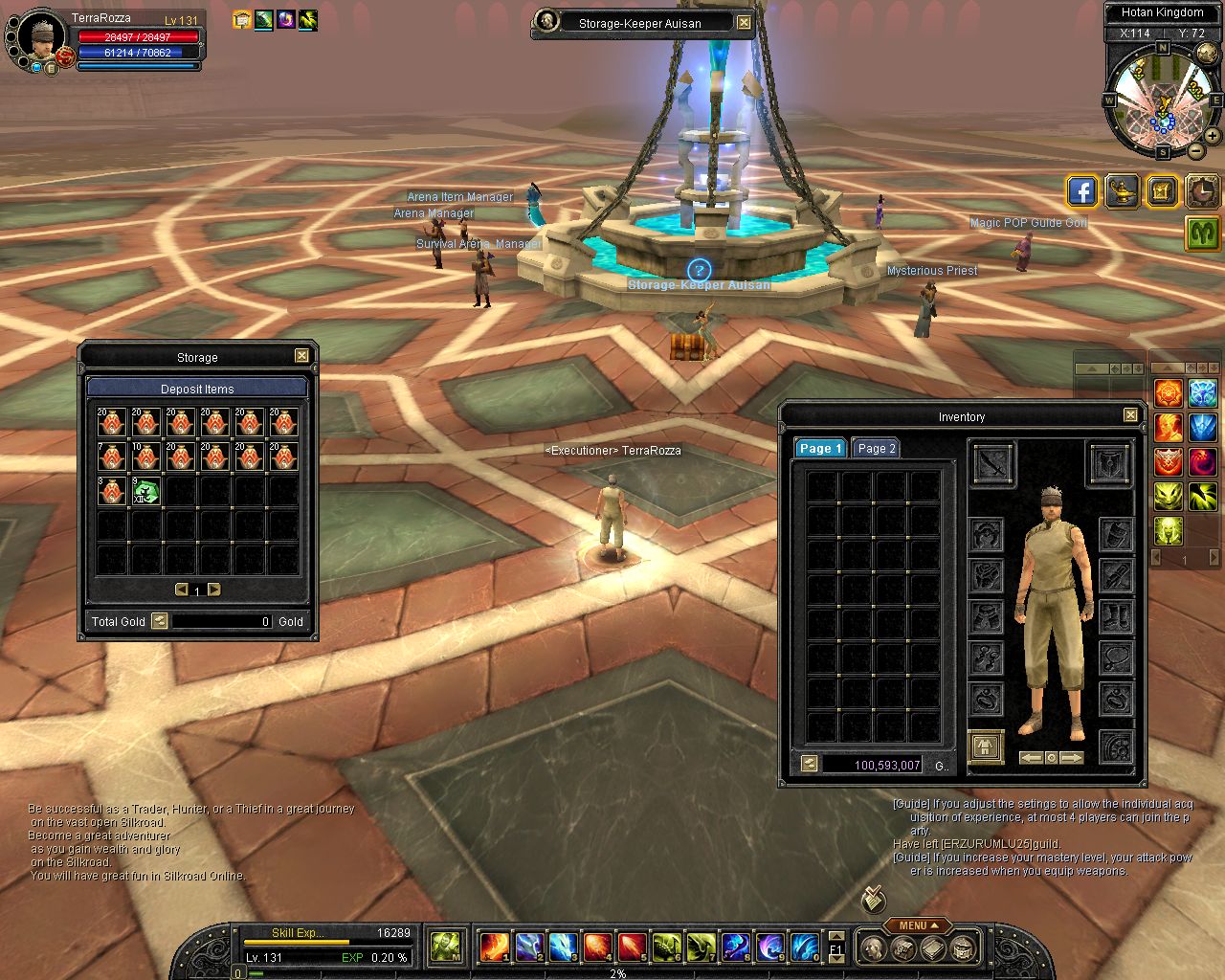Go to next storage page arrow

(214, 590)
